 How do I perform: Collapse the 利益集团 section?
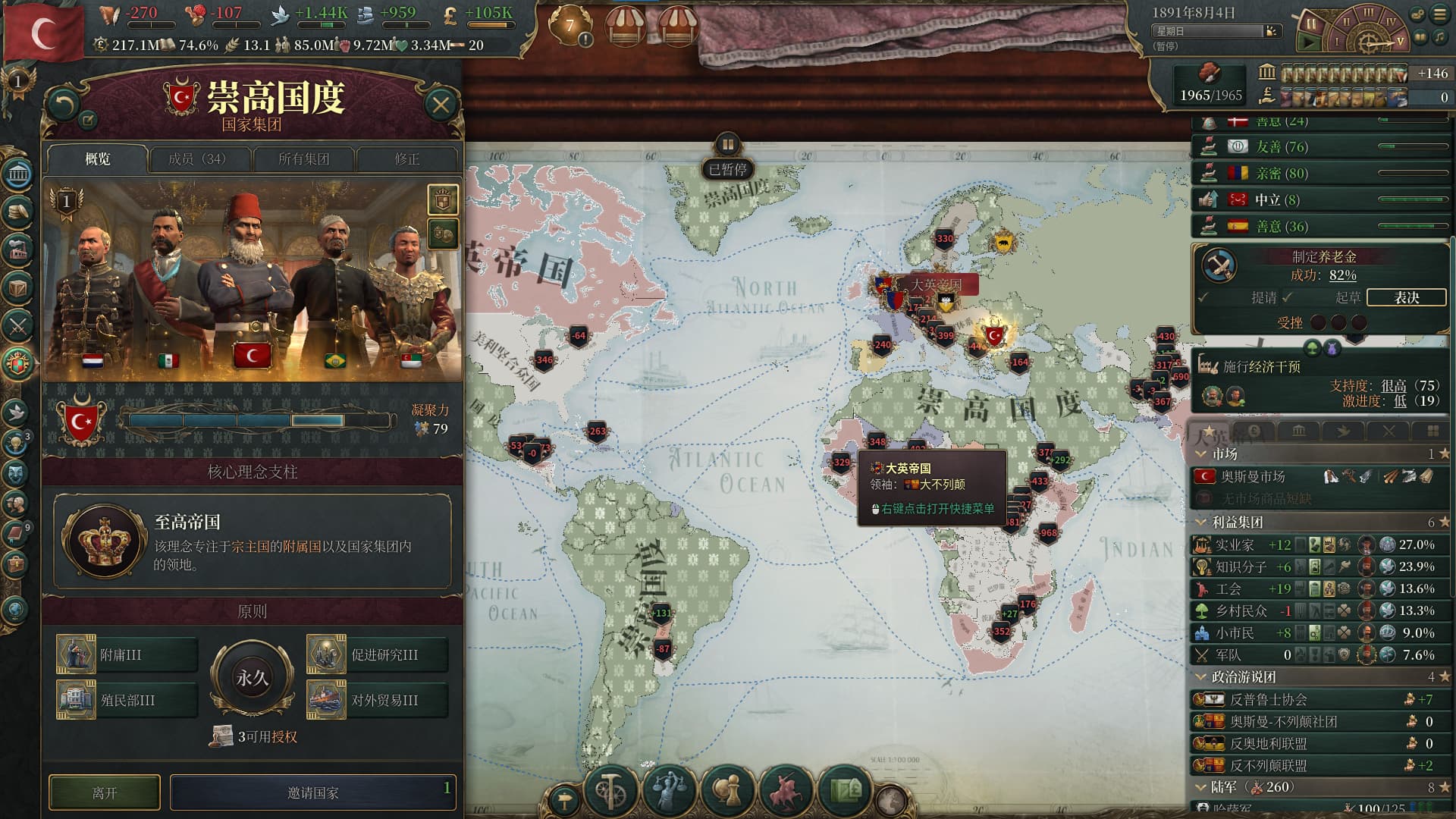[1200, 522]
